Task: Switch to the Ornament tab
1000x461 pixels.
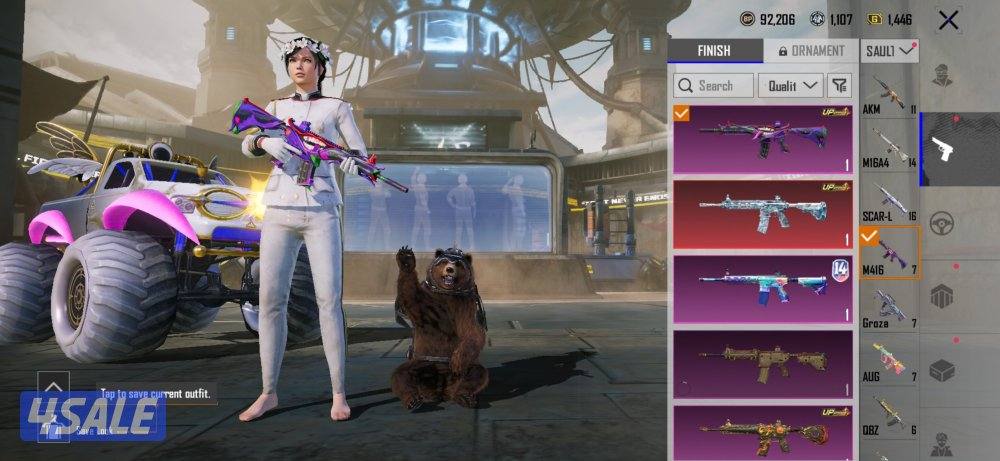Action: 810,51
